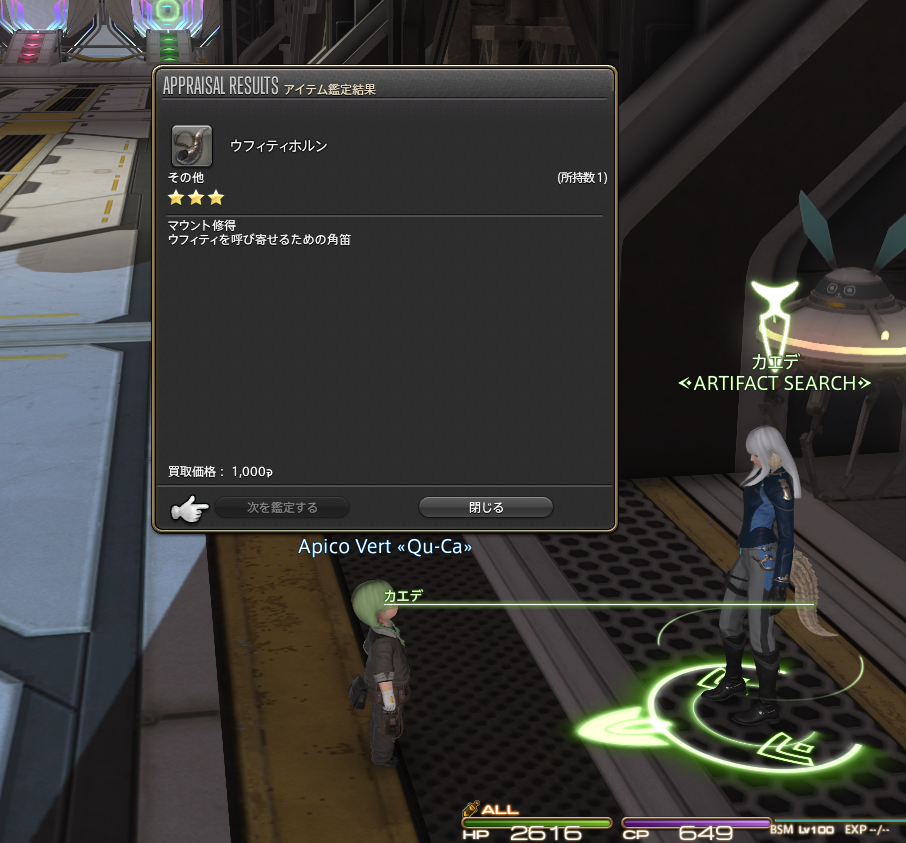906x843 pixels.
Task: Click the 次を鑑定する appraise-next button
Action: pos(283,508)
